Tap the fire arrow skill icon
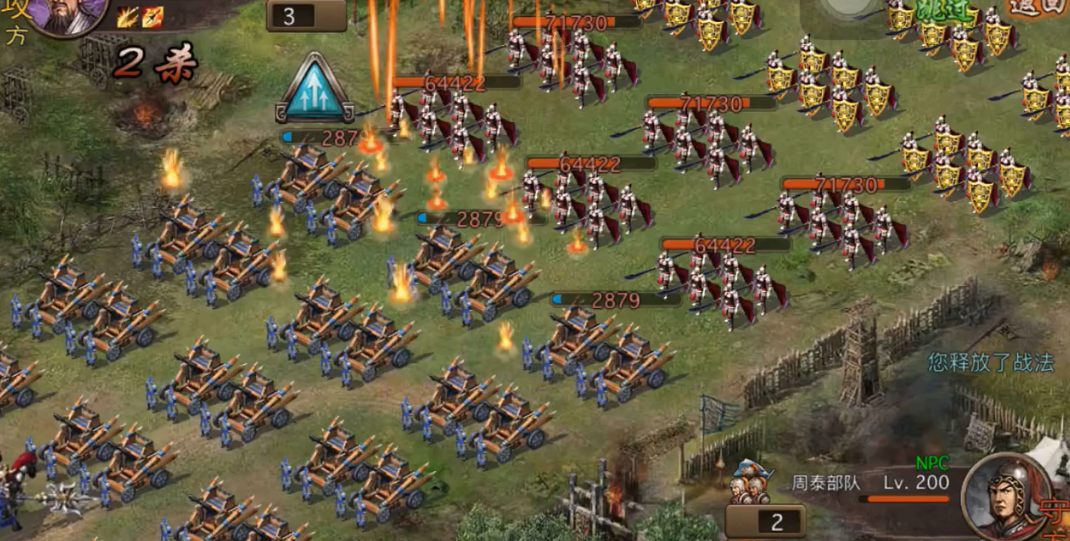 pyautogui.click(x=151, y=16)
